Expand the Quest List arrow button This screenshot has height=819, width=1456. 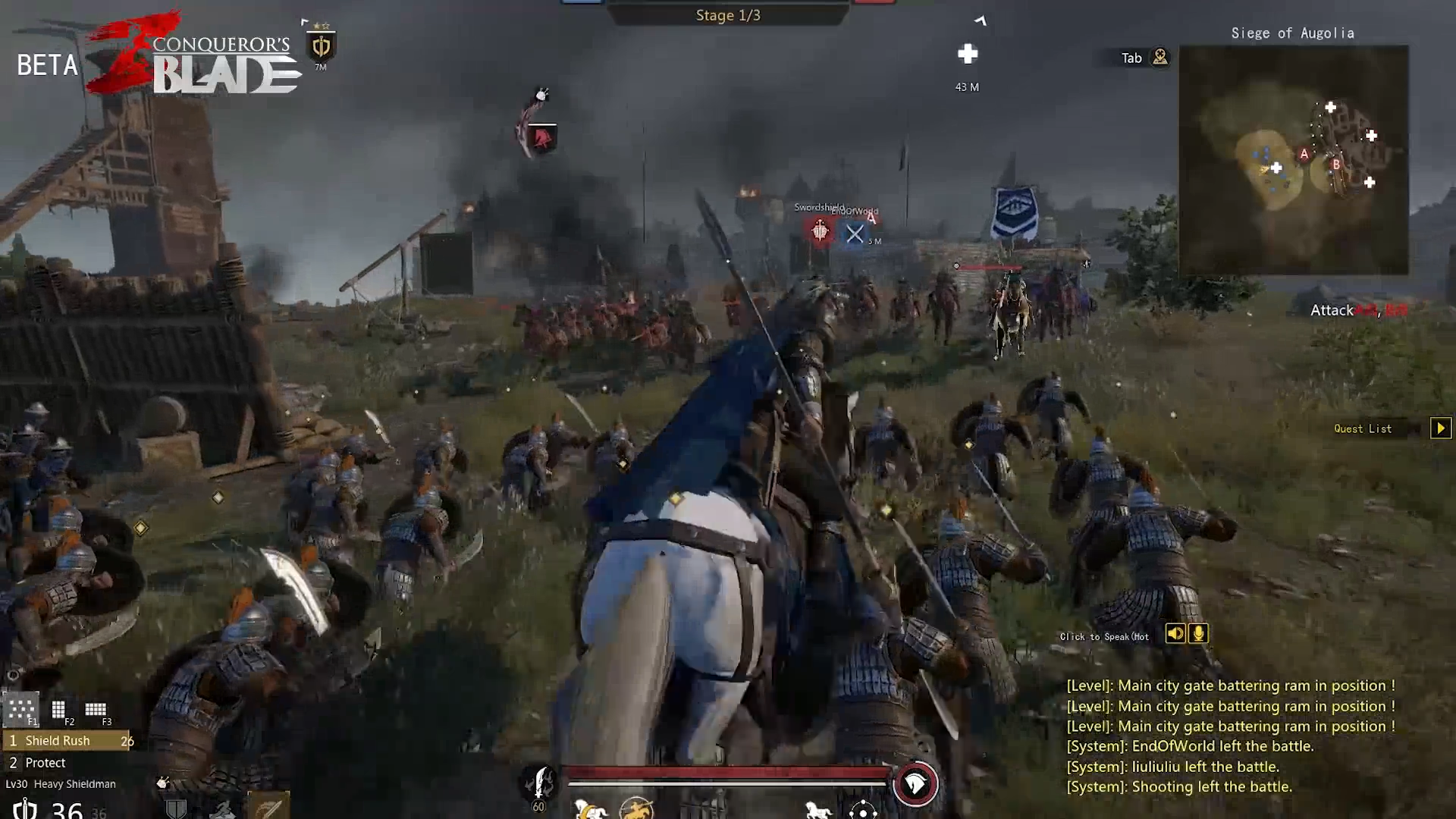pos(1441,428)
